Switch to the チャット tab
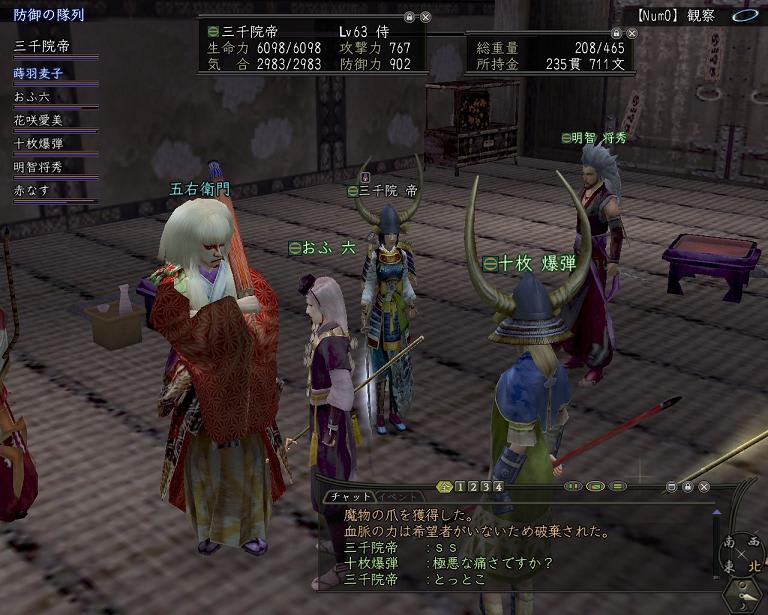The height and width of the screenshot is (615, 768). 350,496
